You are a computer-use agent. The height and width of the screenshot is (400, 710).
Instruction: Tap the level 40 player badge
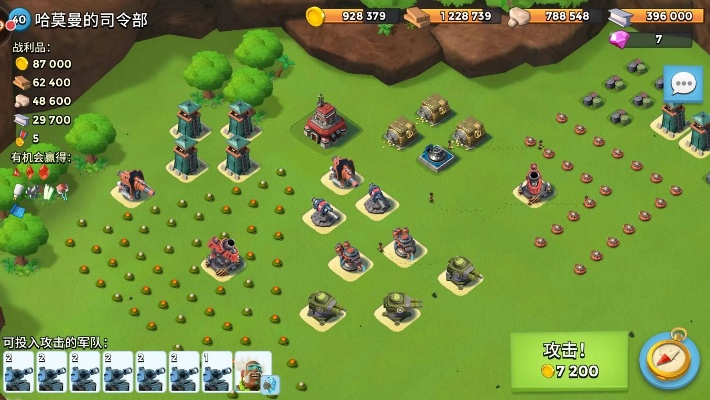click(17, 19)
